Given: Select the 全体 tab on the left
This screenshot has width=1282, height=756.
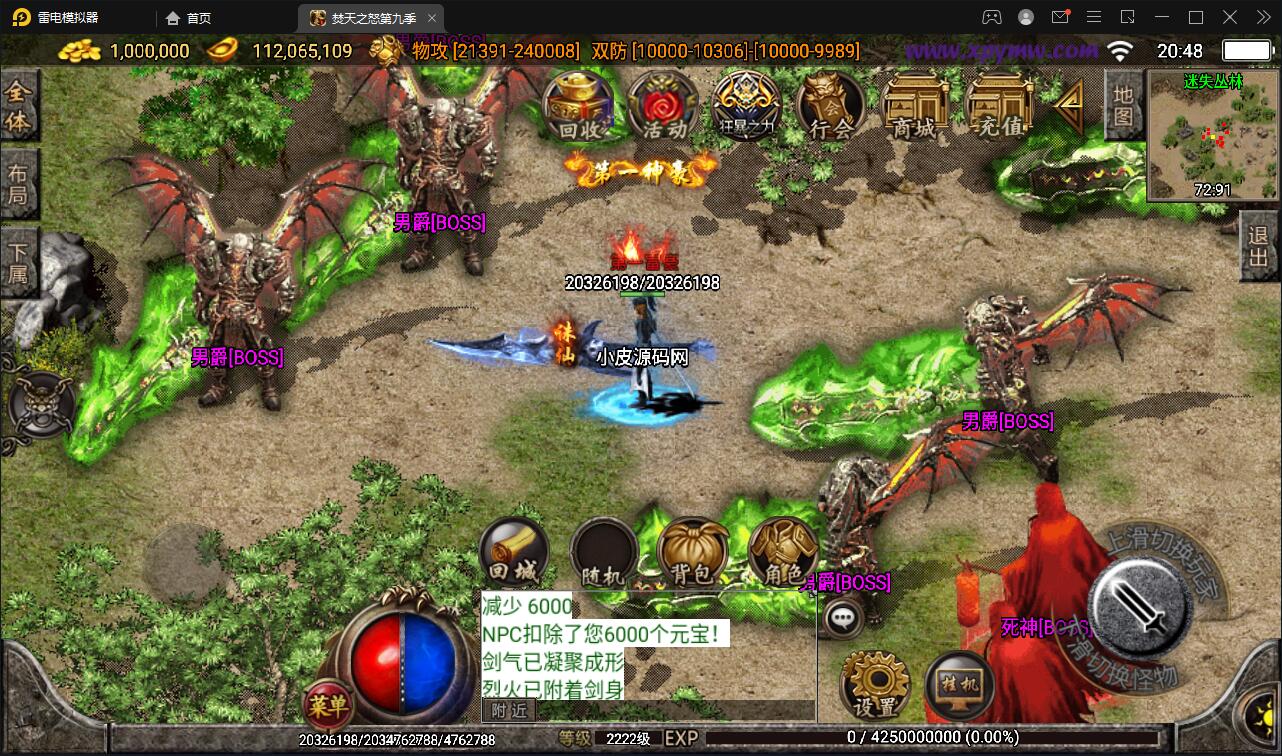Looking at the screenshot, I should (x=19, y=106).
